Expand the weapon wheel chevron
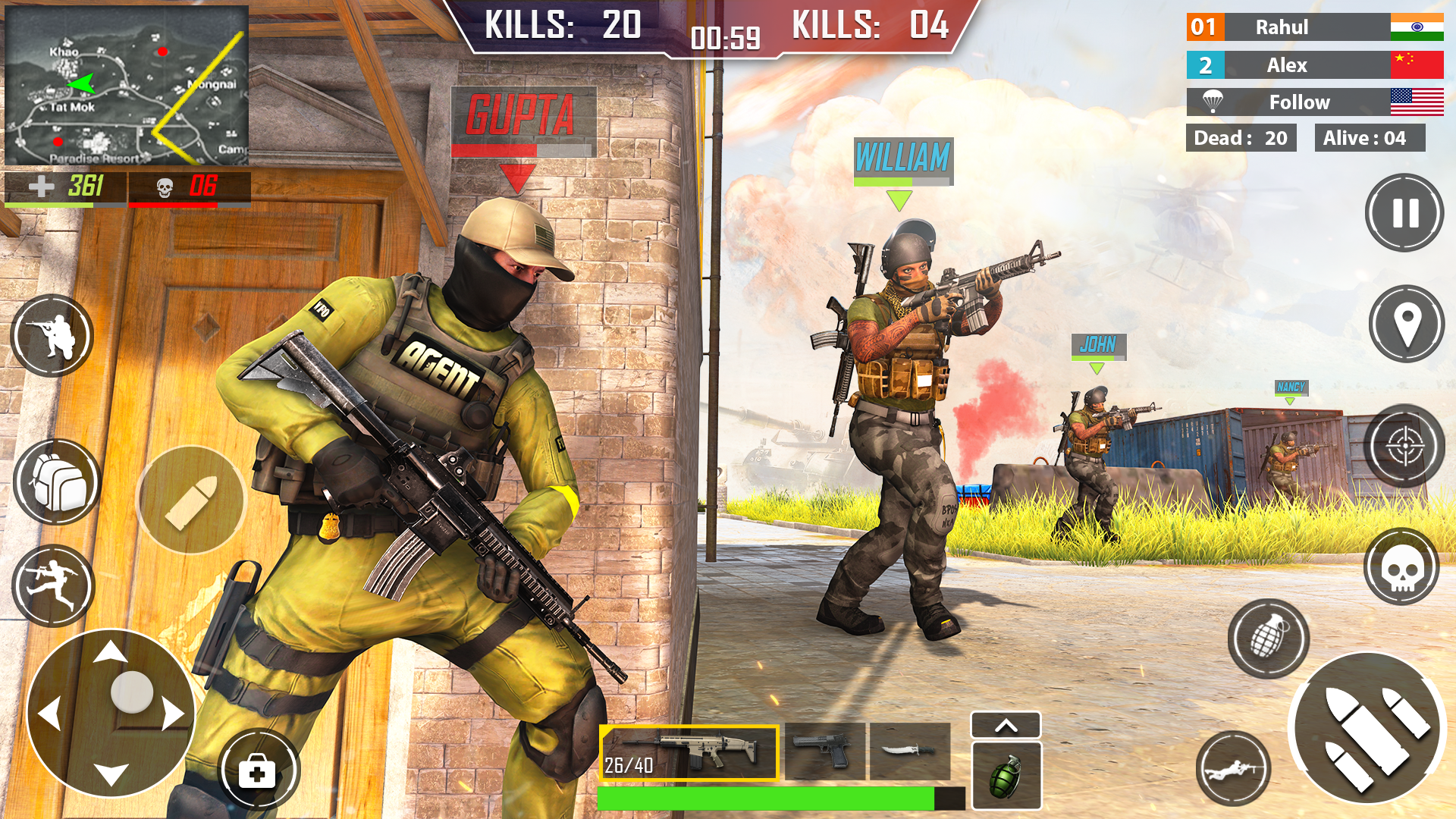Screen dimensions: 1456x819 click(1006, 725)
